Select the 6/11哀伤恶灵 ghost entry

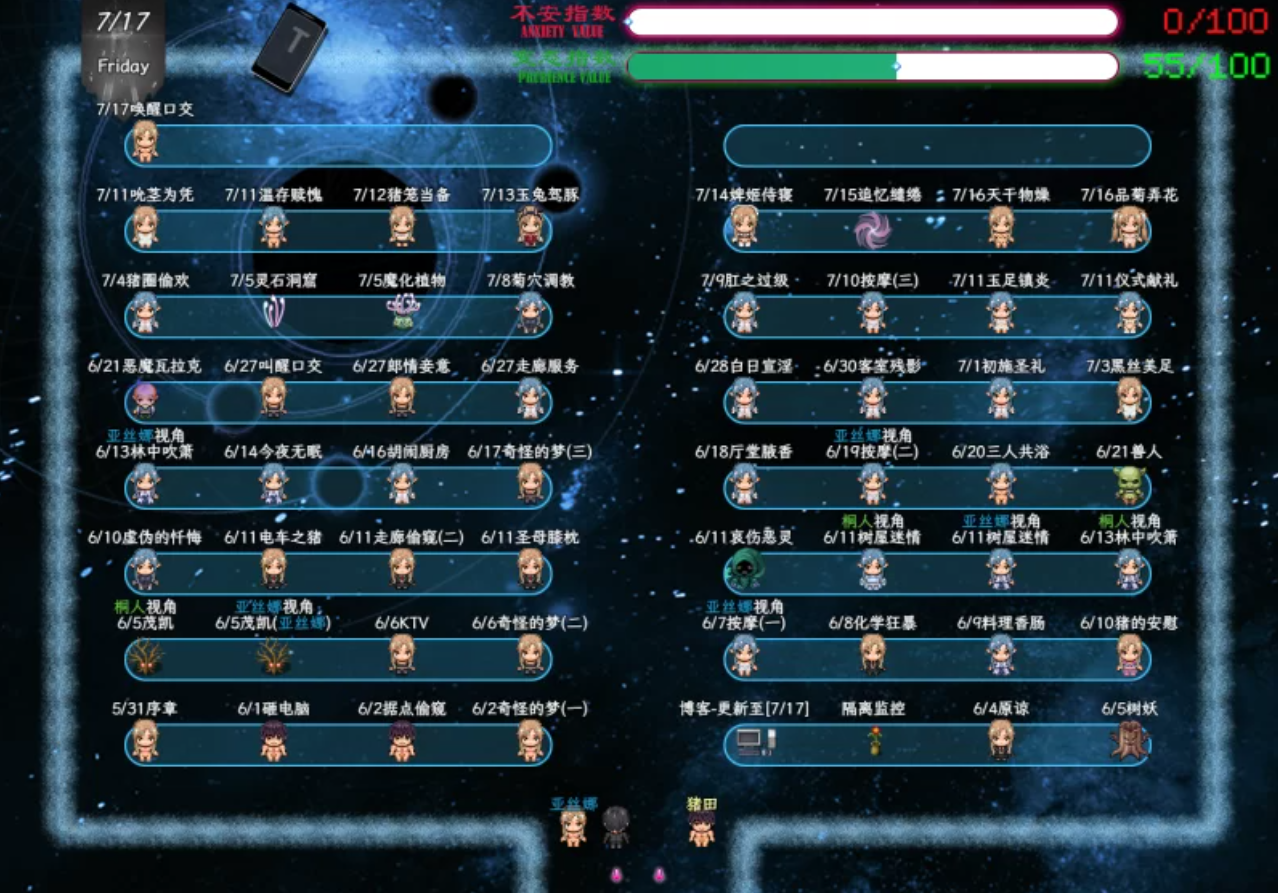(743, 571)
